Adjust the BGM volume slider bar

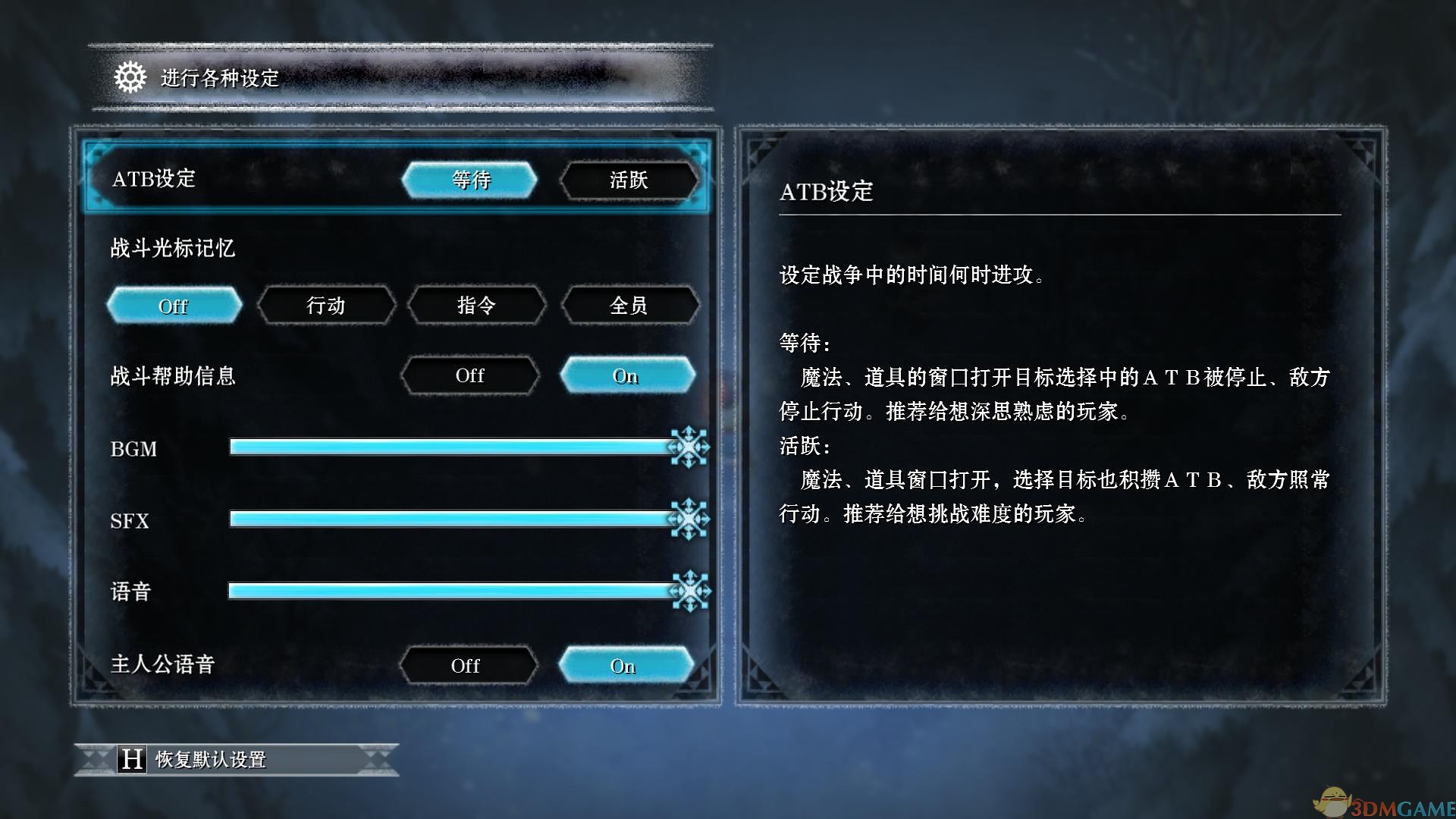(x=455, y=448)
